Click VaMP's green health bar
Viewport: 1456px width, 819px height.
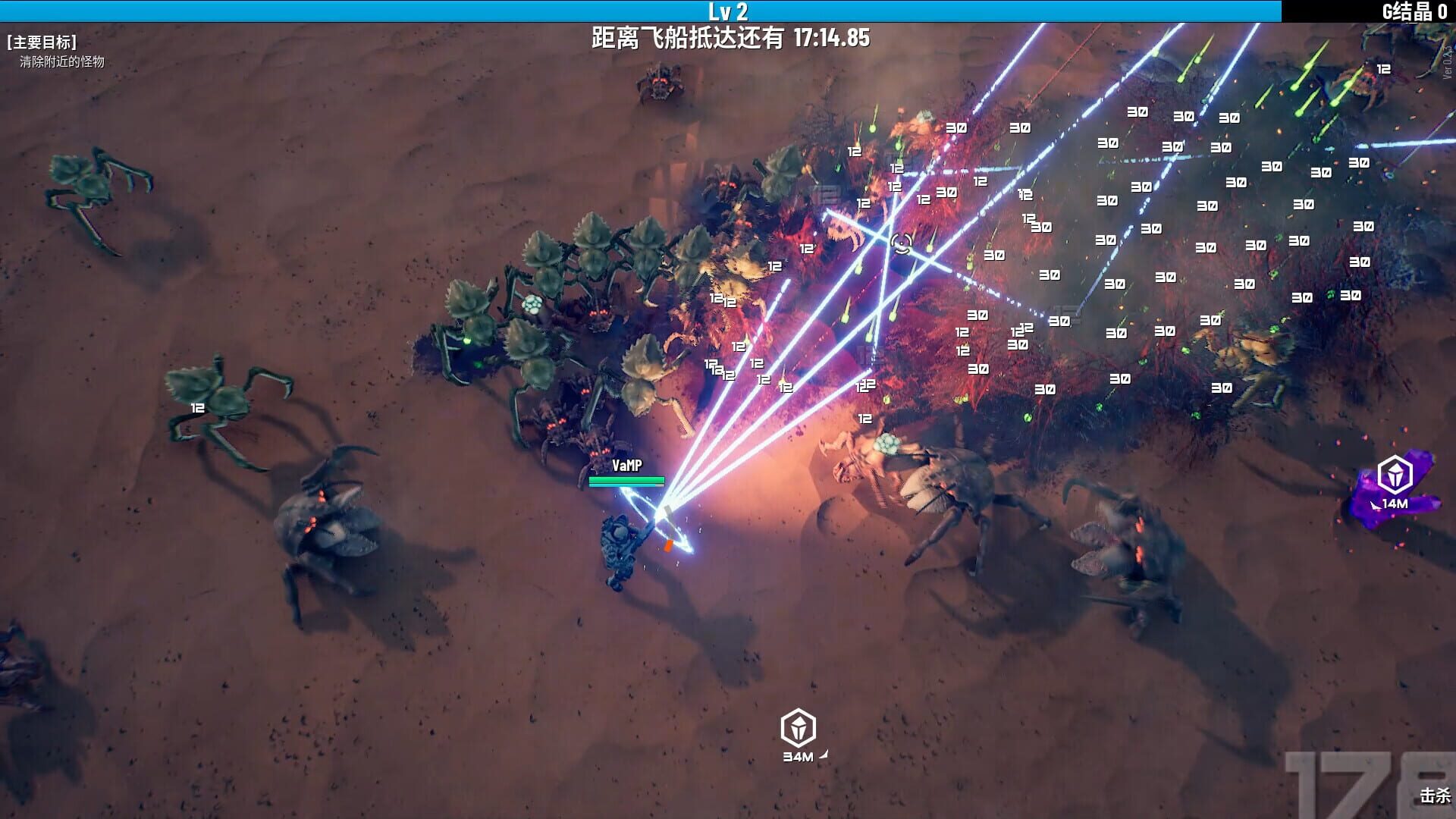(x=626, y=479)
